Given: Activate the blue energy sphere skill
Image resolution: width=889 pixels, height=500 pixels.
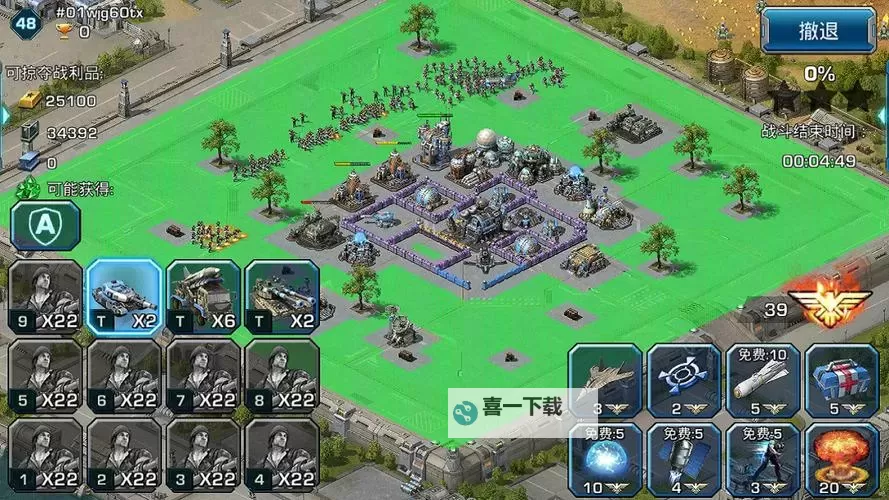Looking at the screenshot, I should pos(605,460).
